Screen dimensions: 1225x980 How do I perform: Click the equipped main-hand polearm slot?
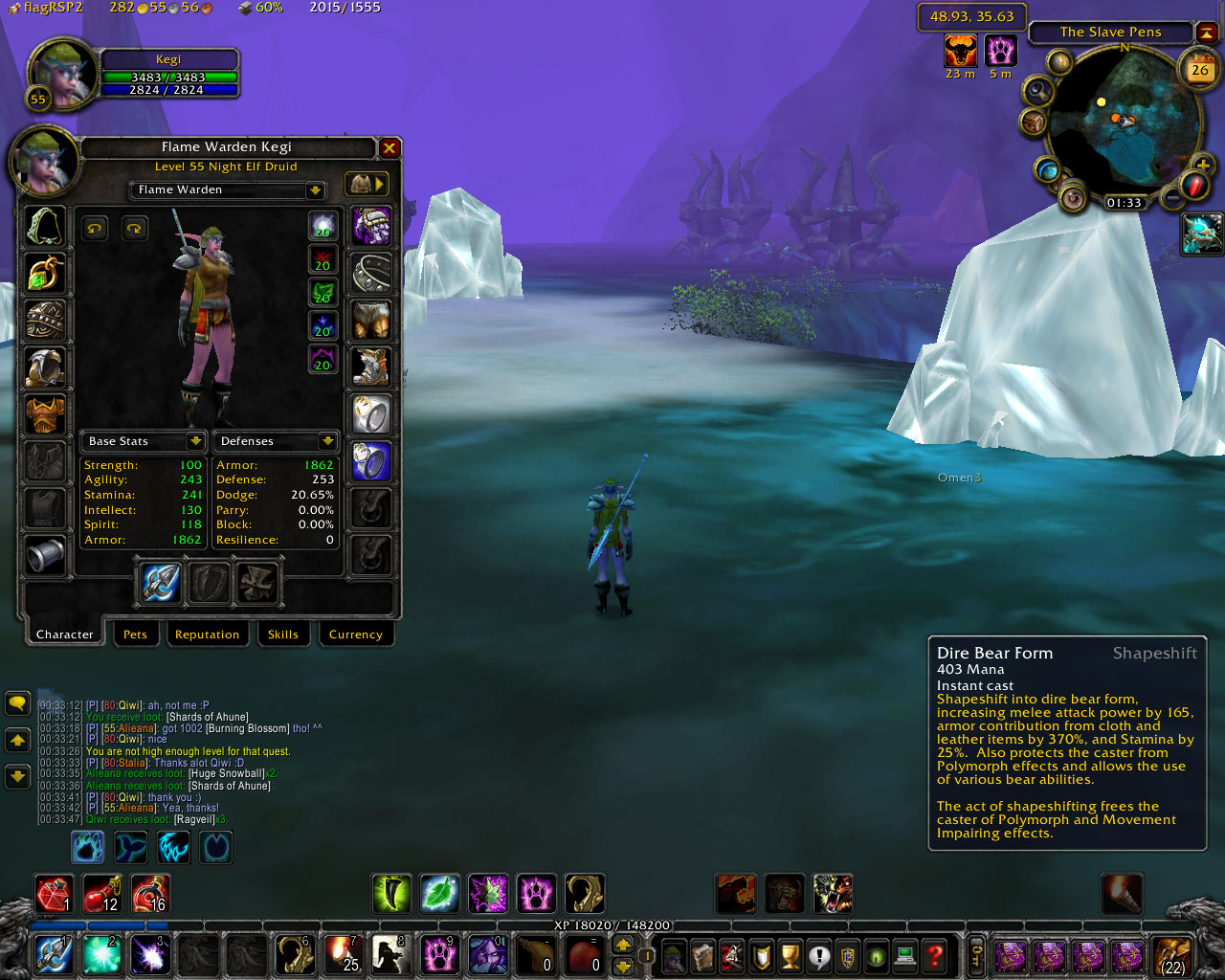click(161, 582)
